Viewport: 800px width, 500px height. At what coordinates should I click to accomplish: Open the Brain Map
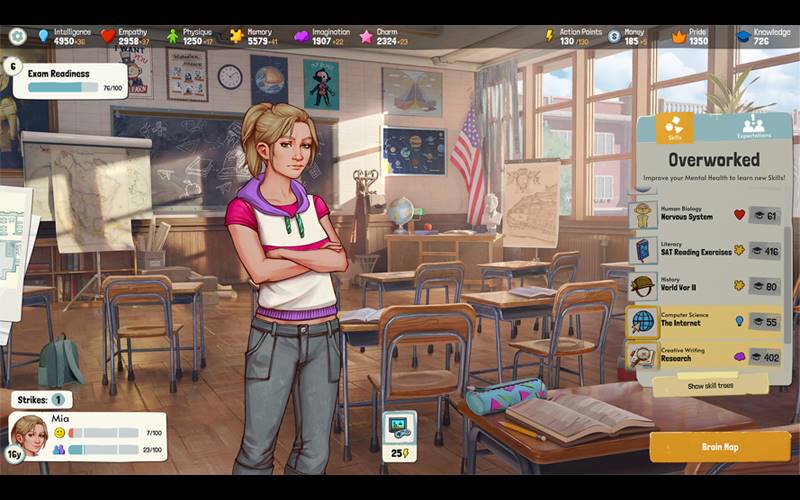tap(720, 447)
